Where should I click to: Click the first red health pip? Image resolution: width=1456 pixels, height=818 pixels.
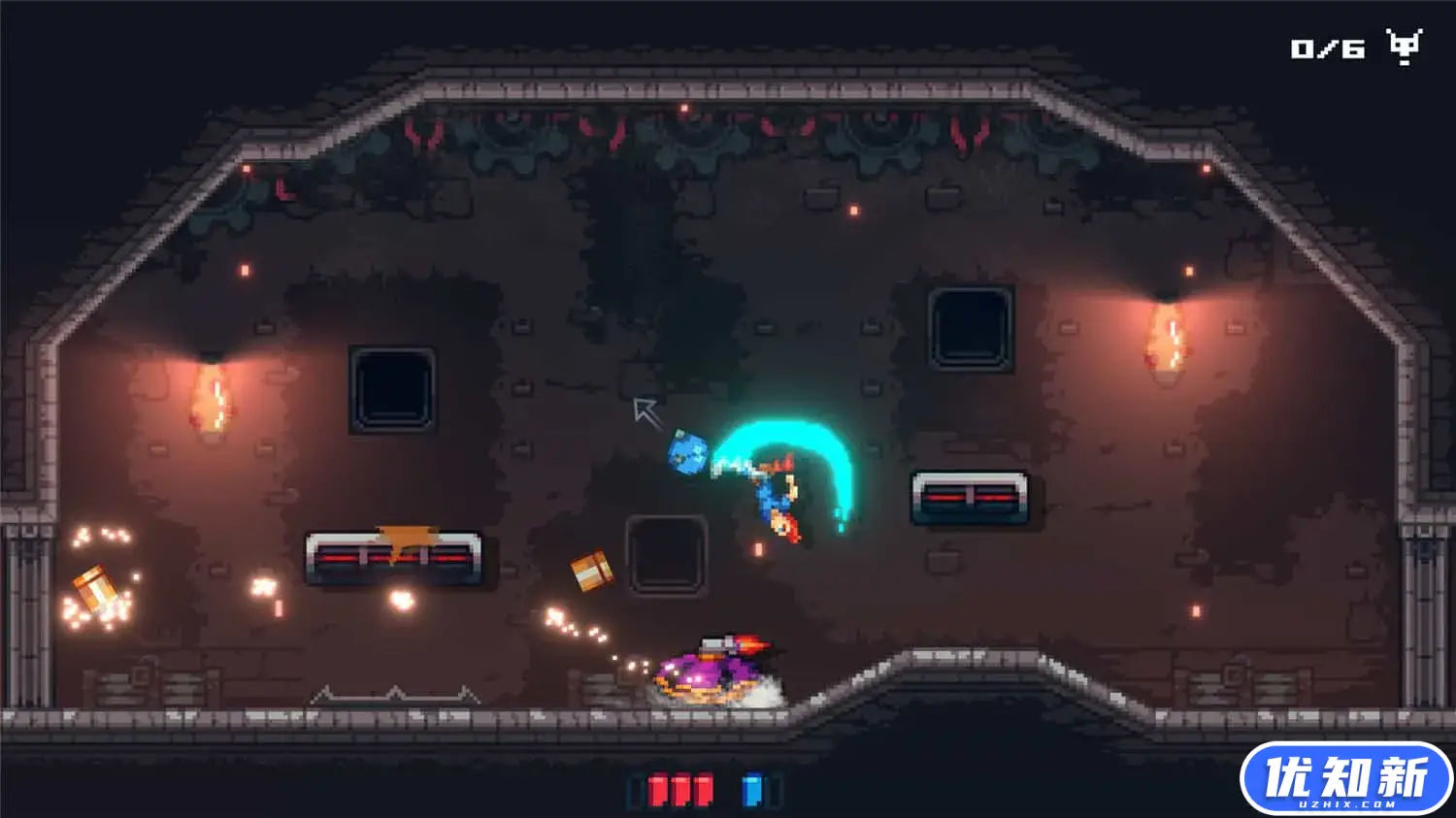(x=658, y=791)
